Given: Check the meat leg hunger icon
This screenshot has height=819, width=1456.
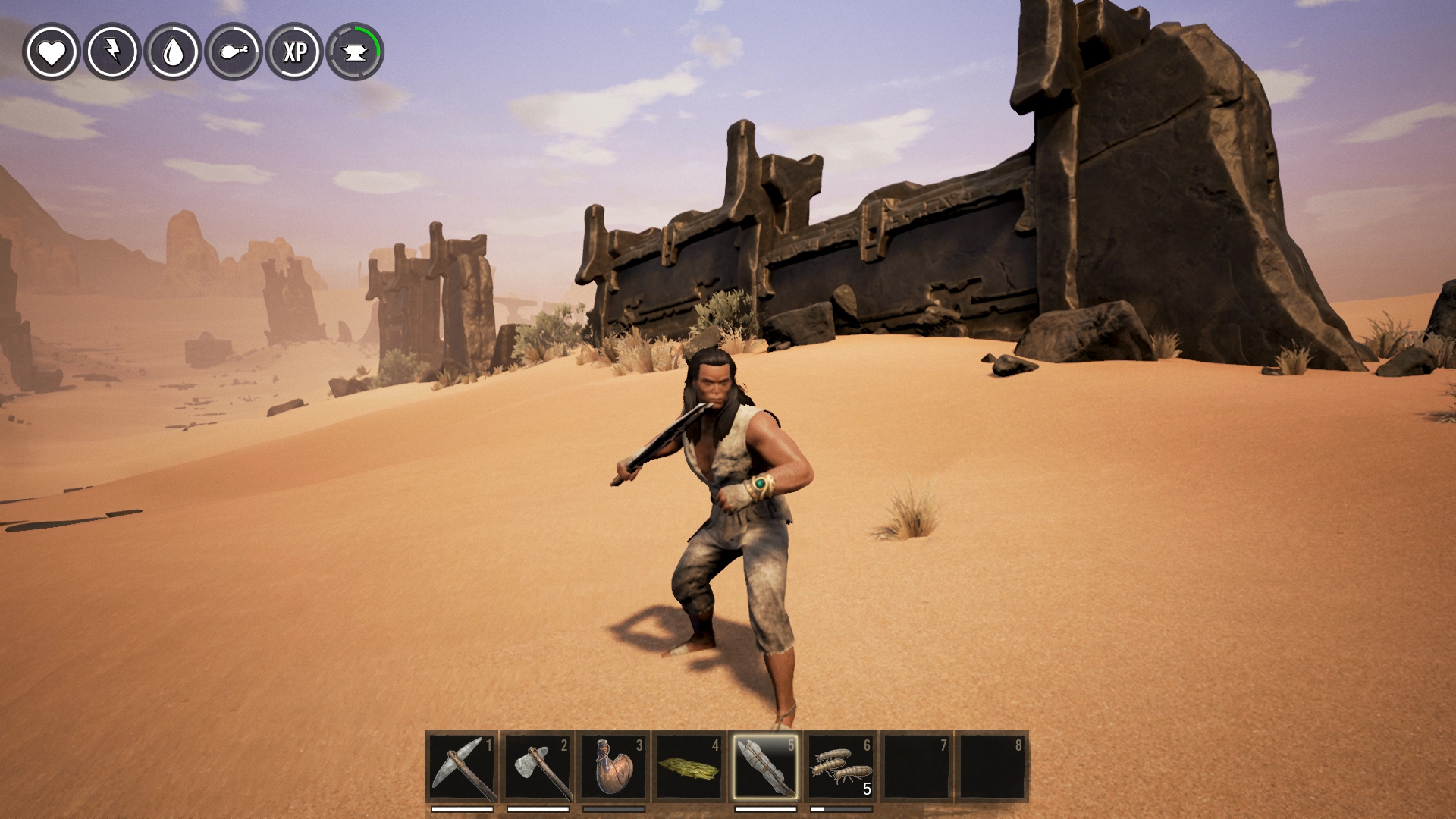Looking at the screenshot, I should 234,52.
